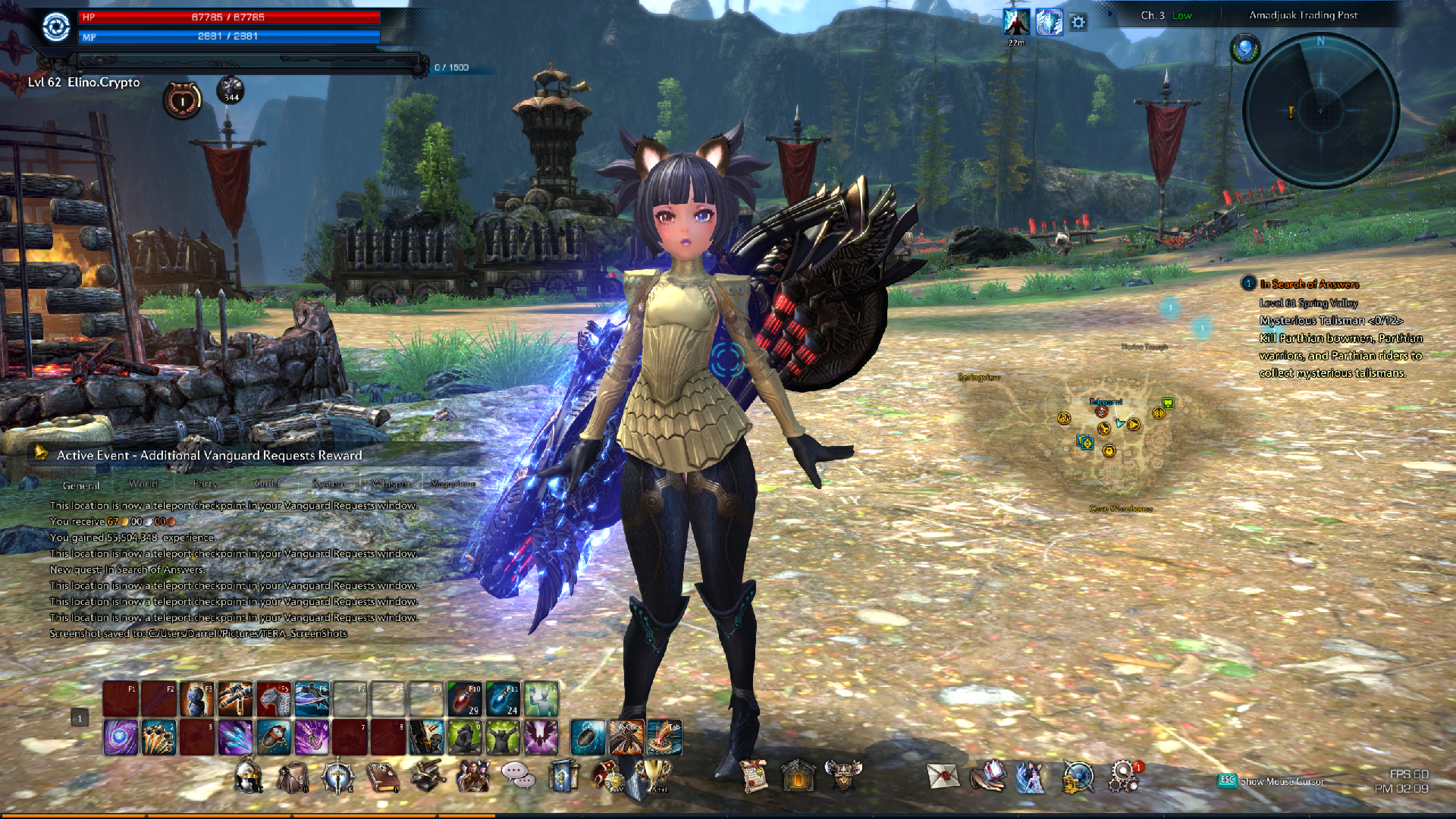Select the In Search of Answers quest tracker
Image resolution: width=1456 pixels, height=819 pixels.
tap(1309, 284)
